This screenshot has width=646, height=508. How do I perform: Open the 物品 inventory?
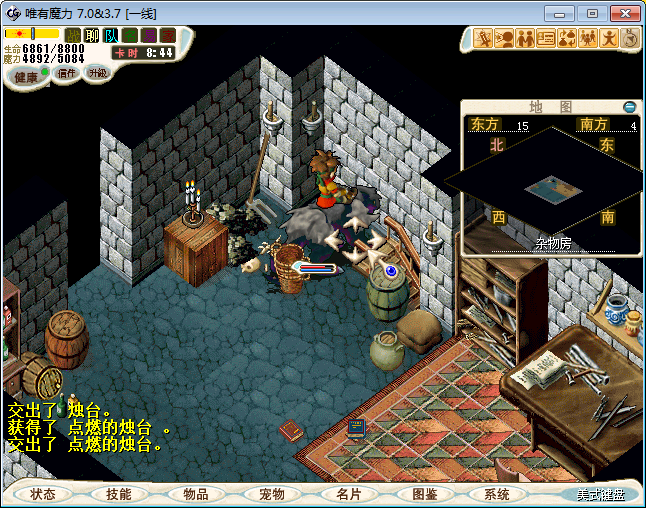195,494
